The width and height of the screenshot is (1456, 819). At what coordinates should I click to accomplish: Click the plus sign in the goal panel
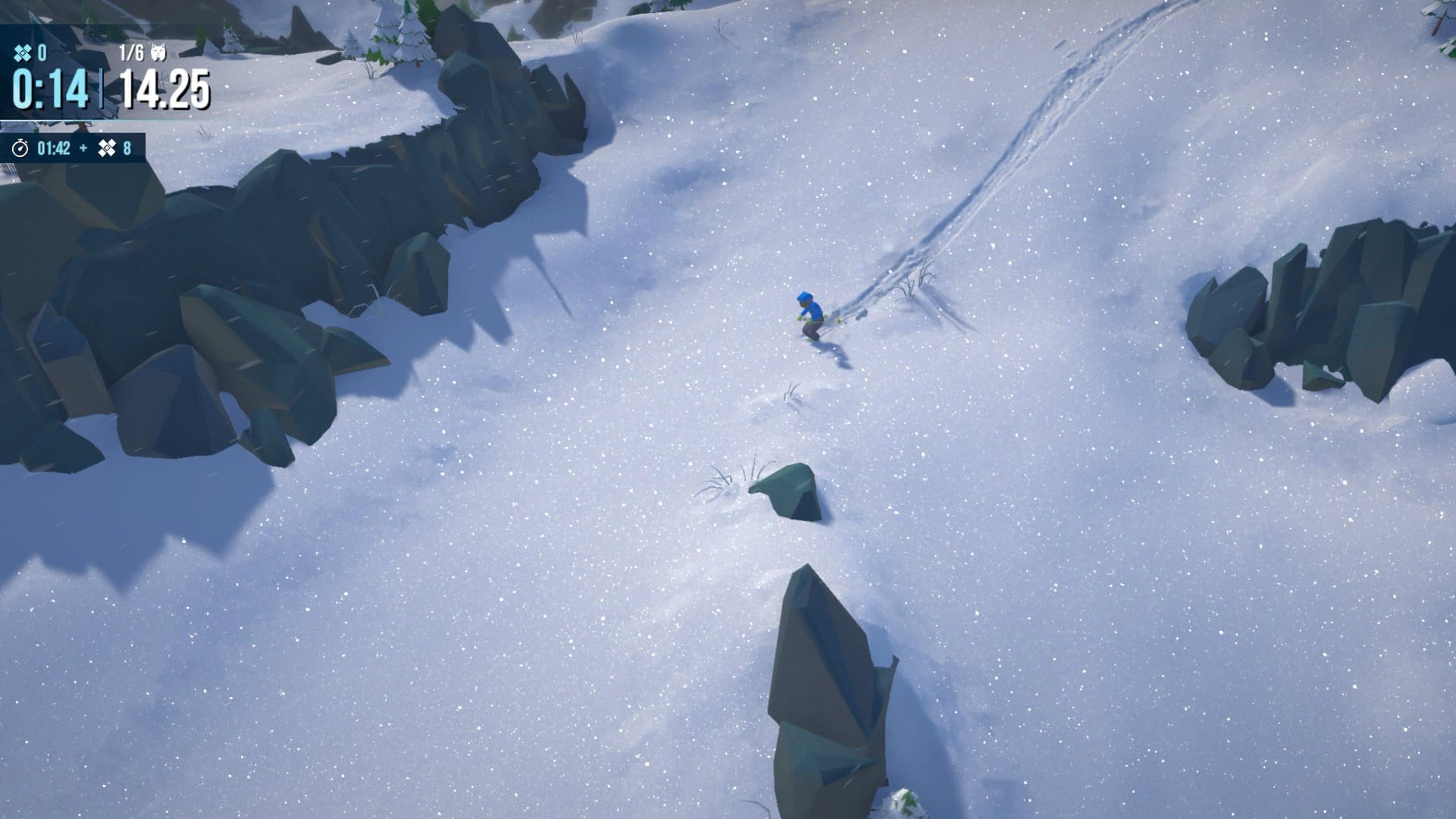click(x=83, y=149)
